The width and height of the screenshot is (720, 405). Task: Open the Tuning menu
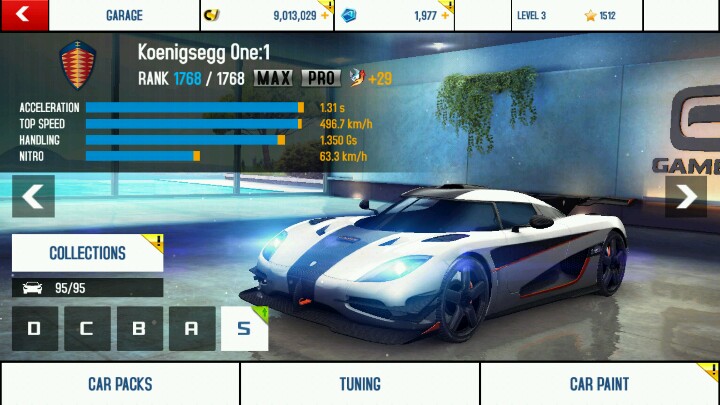tap(360, 384)
